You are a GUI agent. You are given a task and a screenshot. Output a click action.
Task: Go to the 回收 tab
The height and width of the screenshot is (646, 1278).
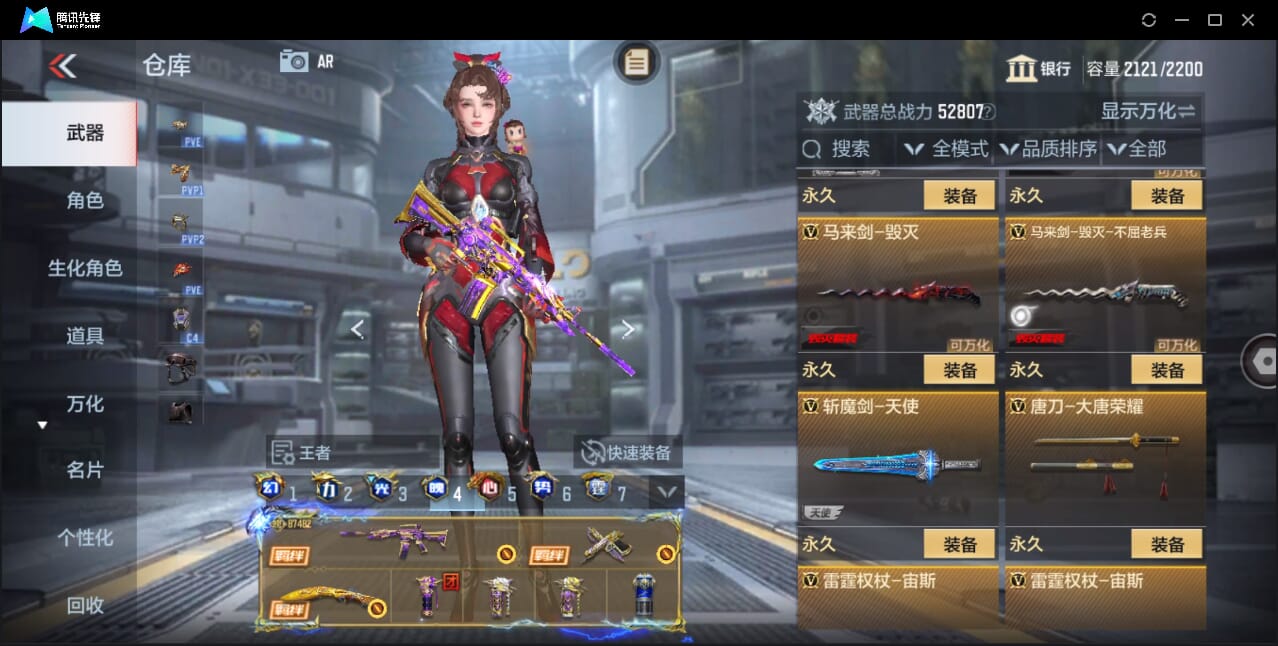85,605
